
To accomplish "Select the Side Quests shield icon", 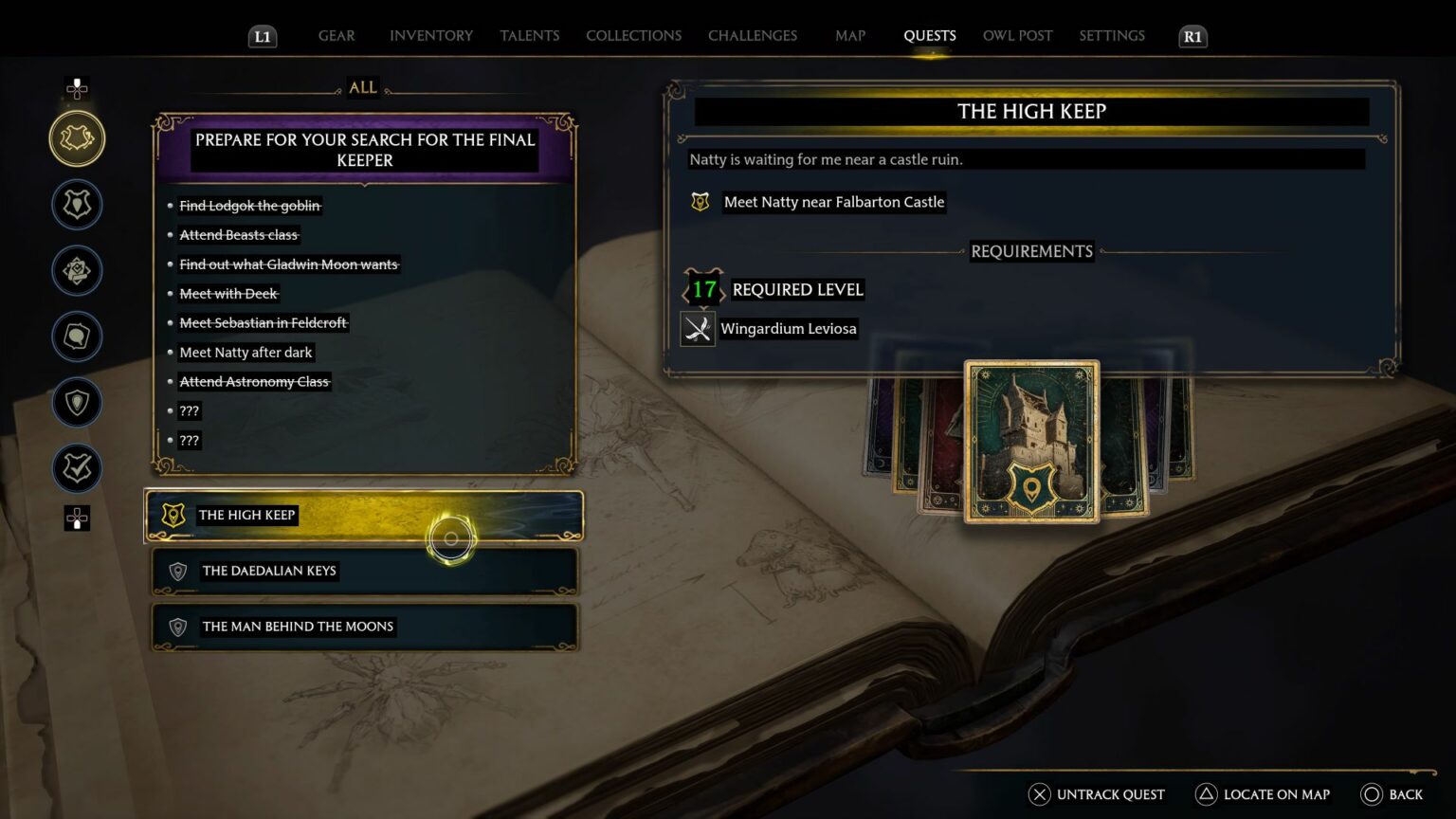I will [77, 402].
